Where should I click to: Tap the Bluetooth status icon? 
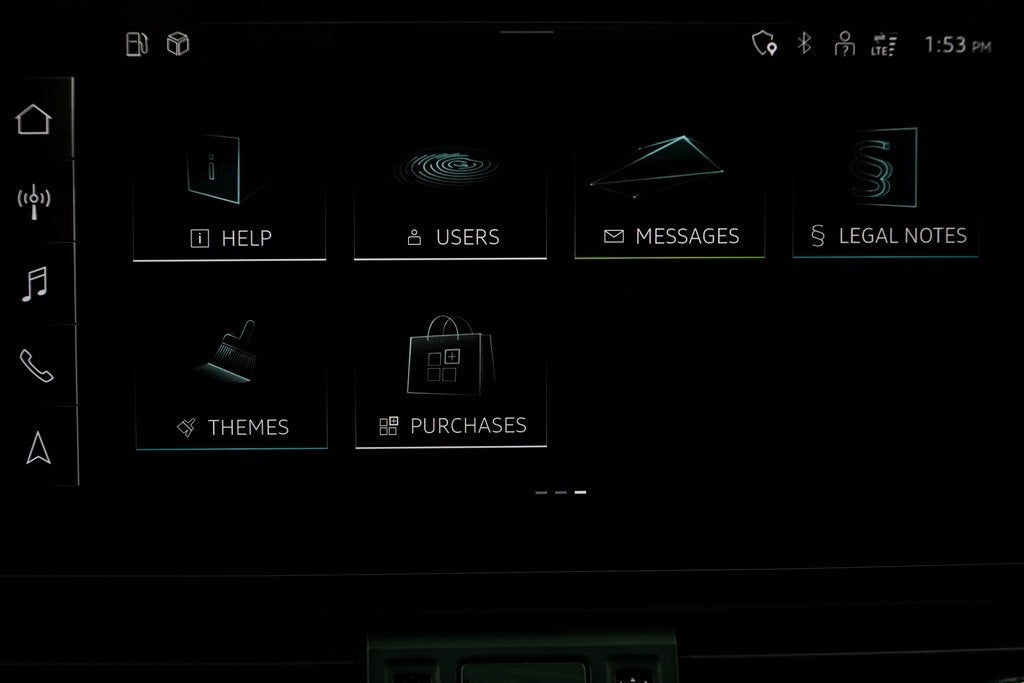(x=804, y=43)
